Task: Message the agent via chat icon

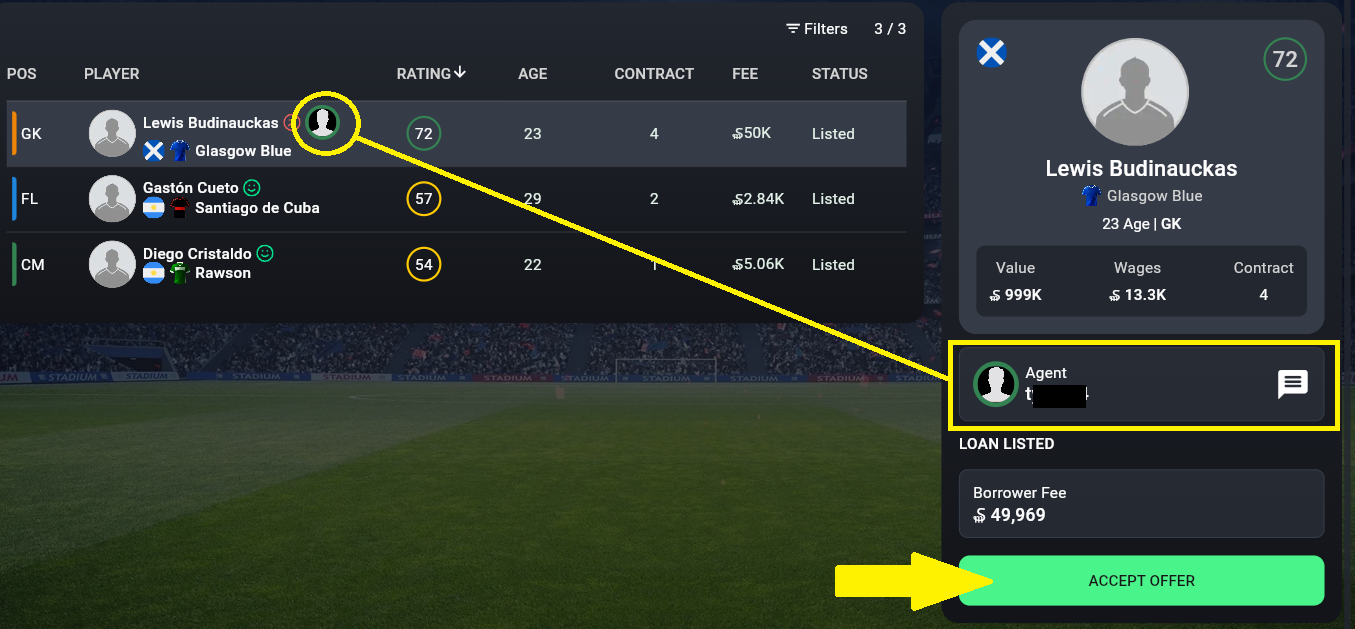Action: pyautogui.click(x=1293, y=384)
